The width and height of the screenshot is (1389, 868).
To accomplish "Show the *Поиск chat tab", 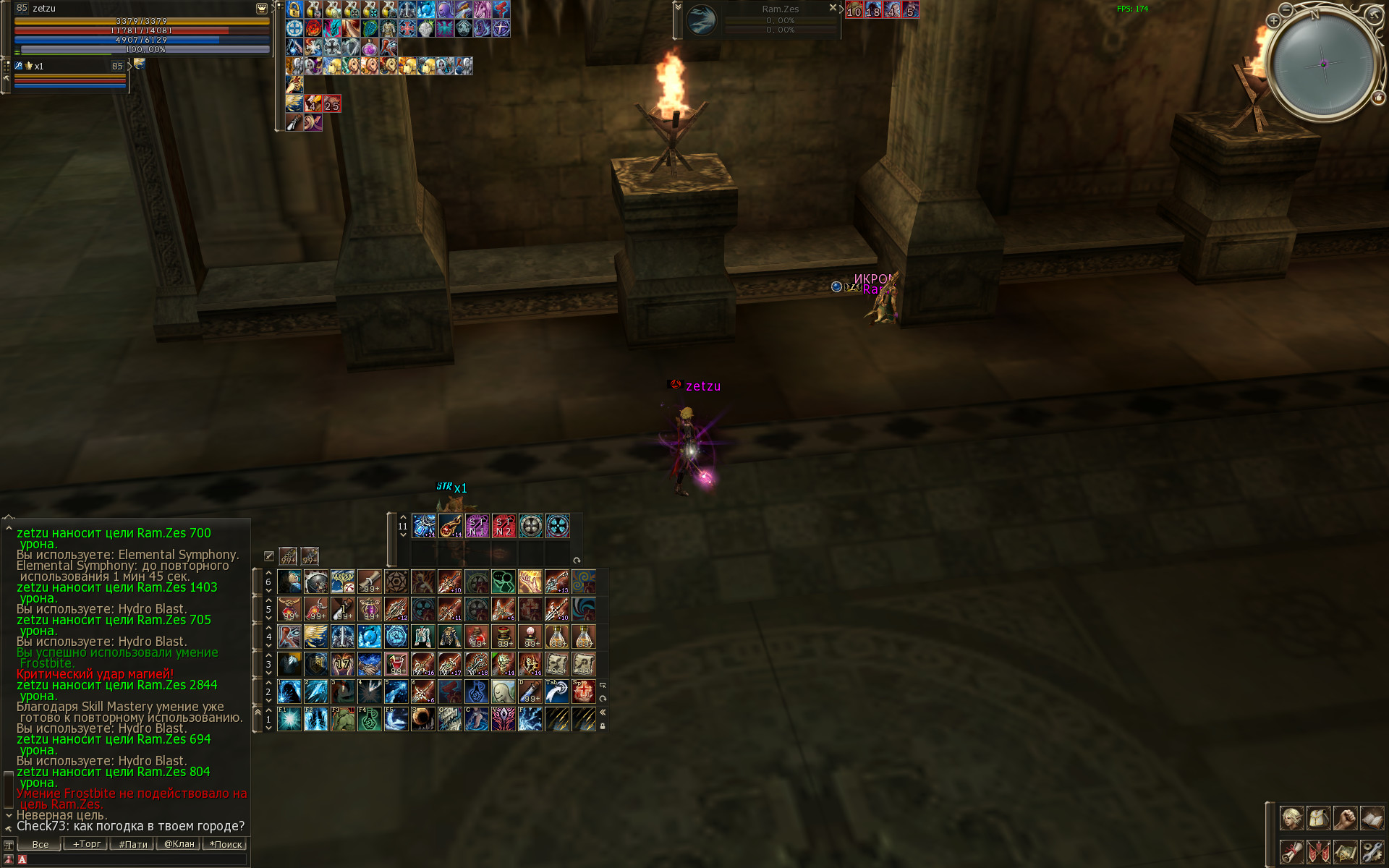I will point(226,844).
